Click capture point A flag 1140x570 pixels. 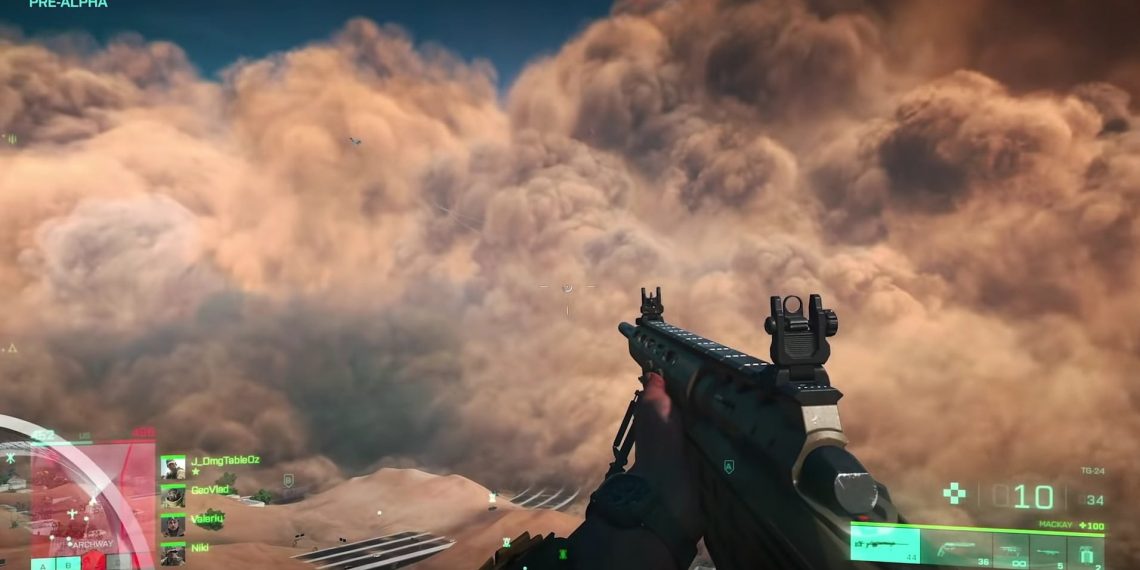[x=41, y=564]
